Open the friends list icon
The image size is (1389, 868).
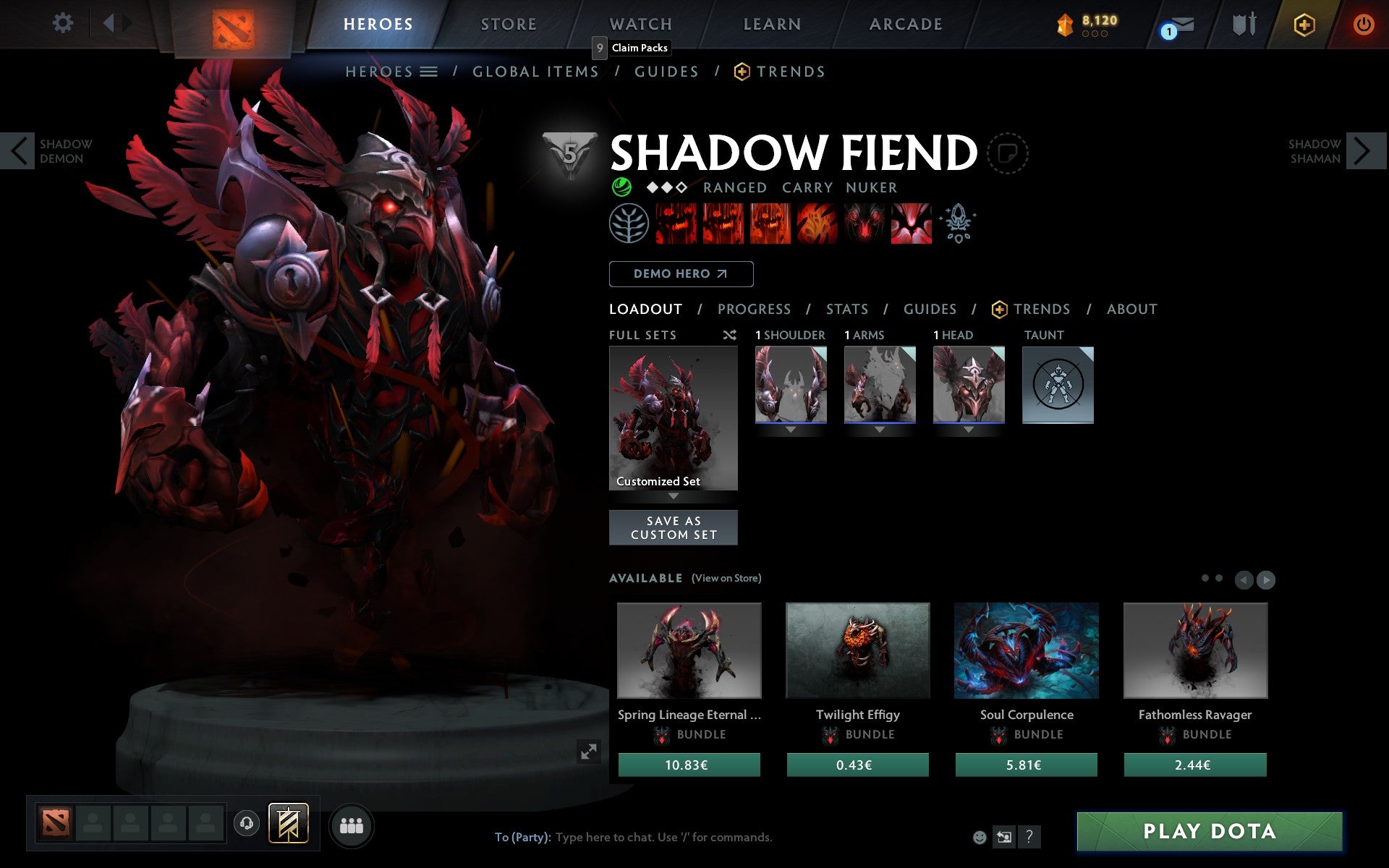pos(352,825)
